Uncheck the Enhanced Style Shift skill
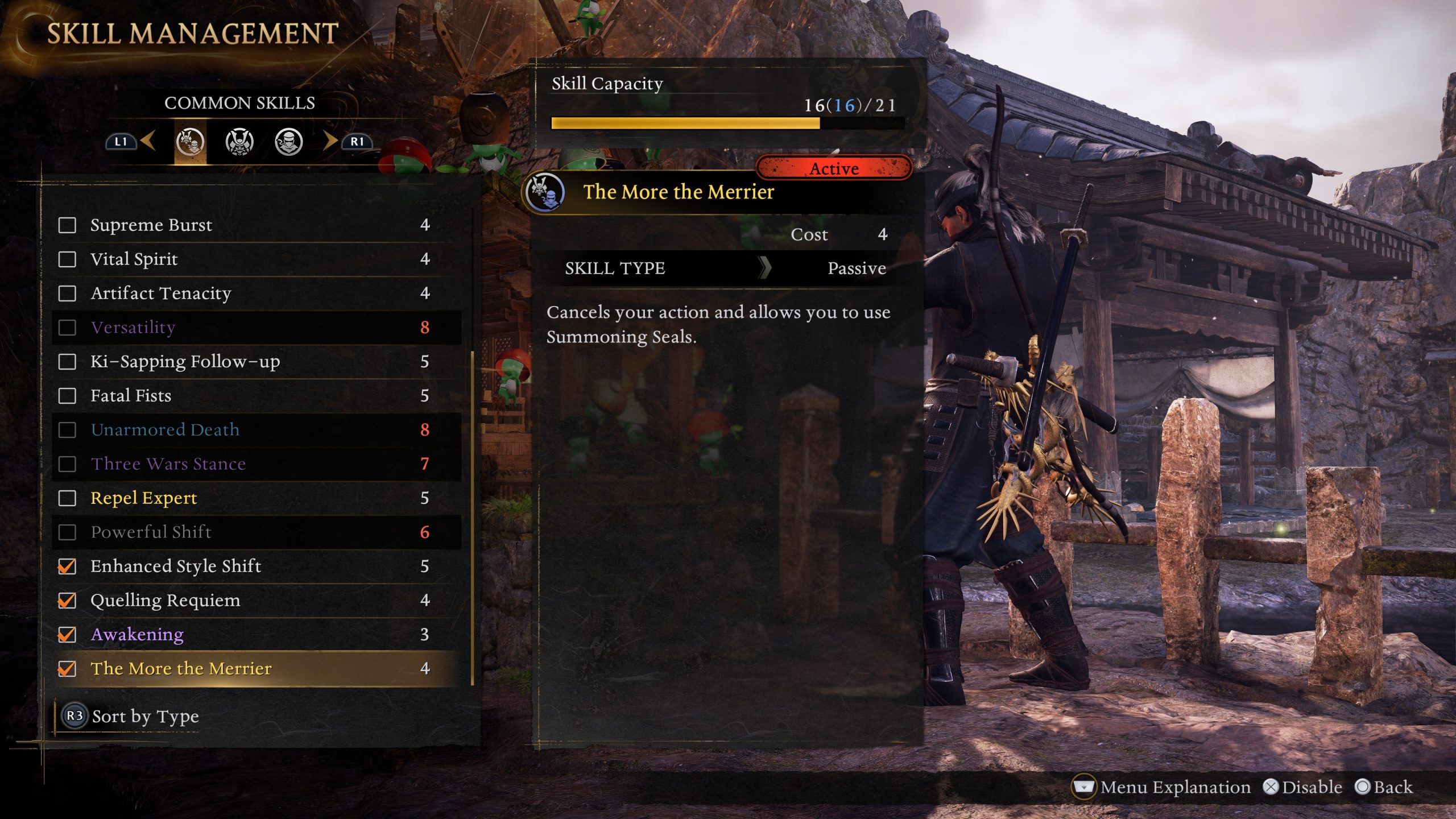 pyautogui.click(x=67, y=566)
